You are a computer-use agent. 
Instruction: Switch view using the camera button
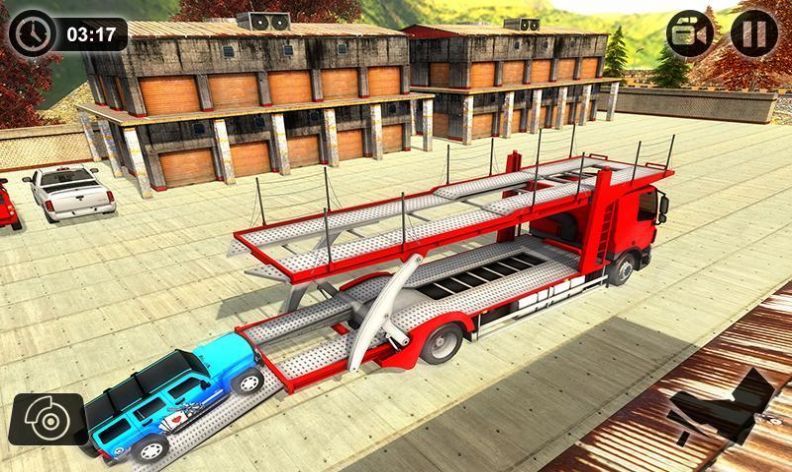pyautogui.click(x=690, y=33)
